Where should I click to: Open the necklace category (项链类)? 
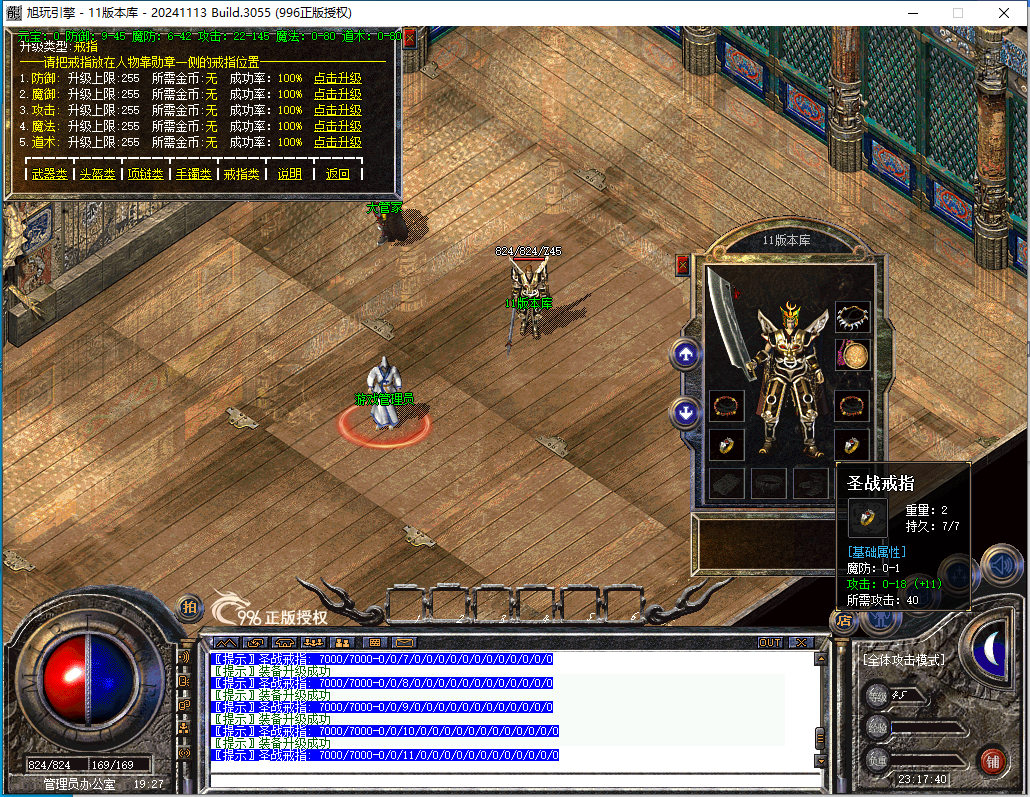click(145, 174)
